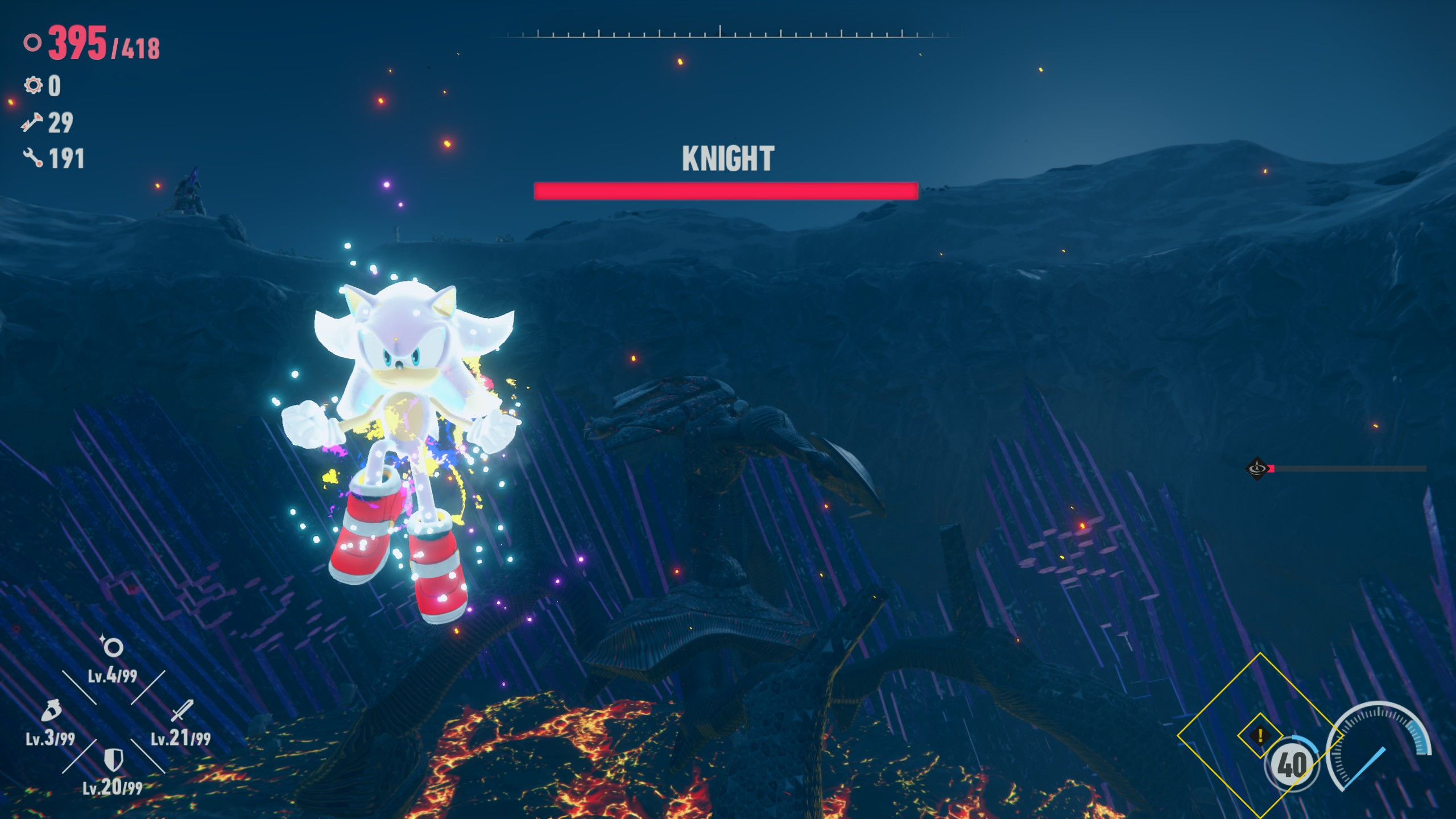Click the portal key icon showing 29
This screenshot has width=1456, height=819.
pos(32,122)
